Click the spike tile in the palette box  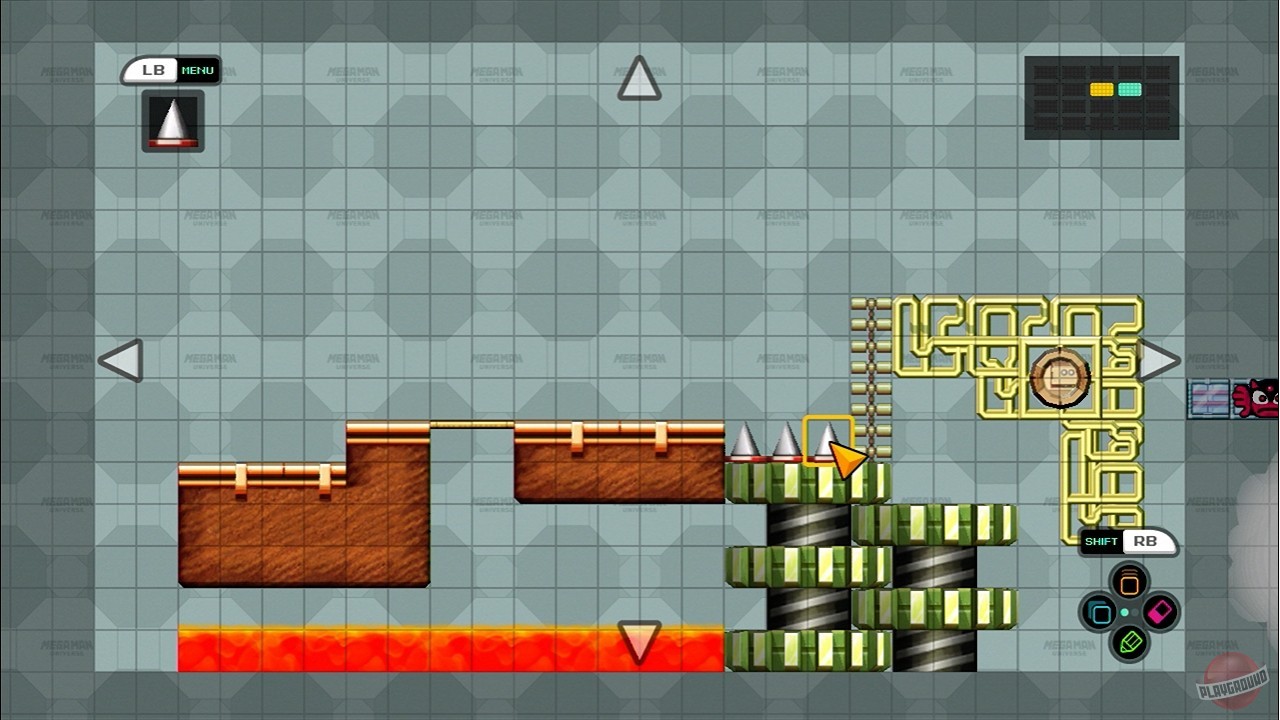tap(170, 122)
